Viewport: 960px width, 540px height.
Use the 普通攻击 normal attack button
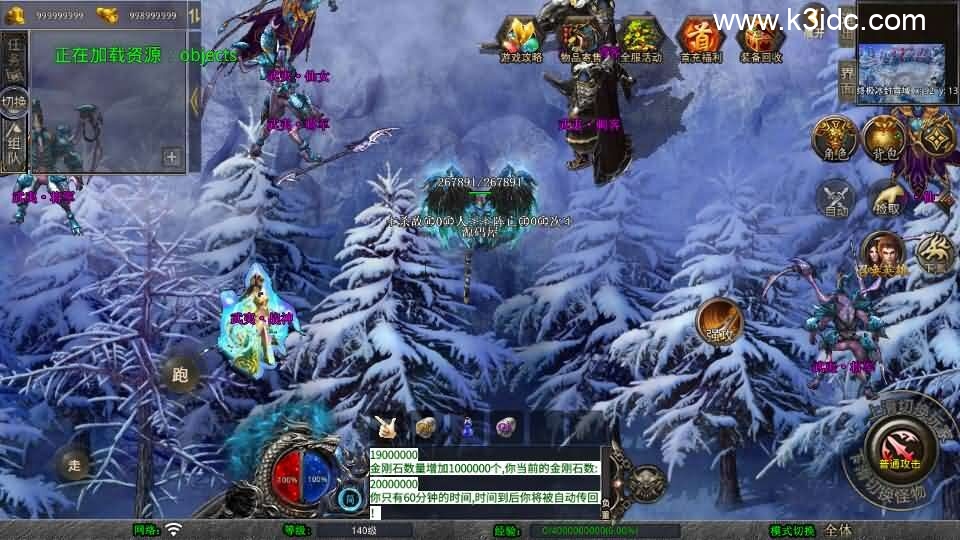[x=902, y=449]
